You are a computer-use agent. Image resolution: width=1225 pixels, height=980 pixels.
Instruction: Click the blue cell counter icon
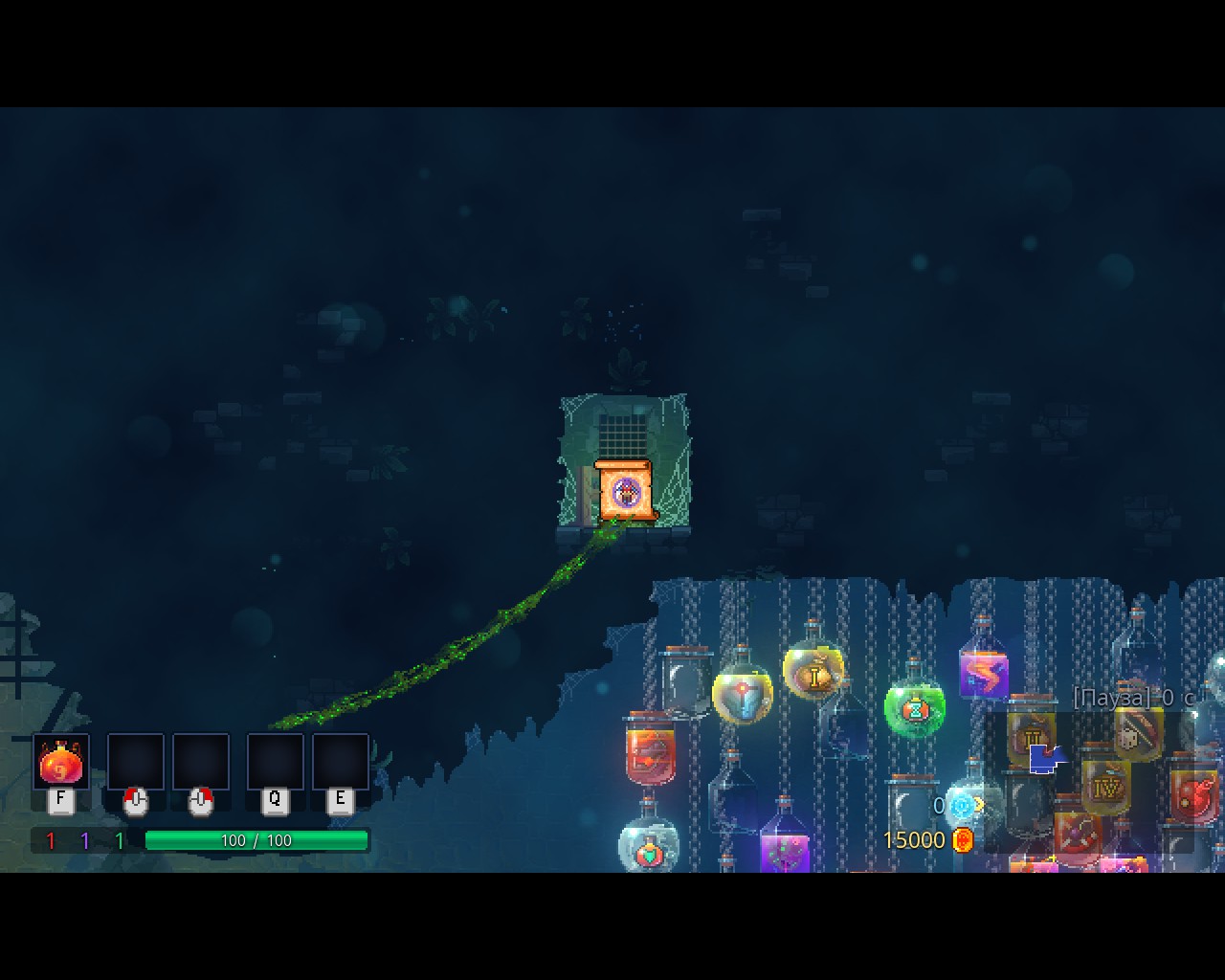coord(964,804)
